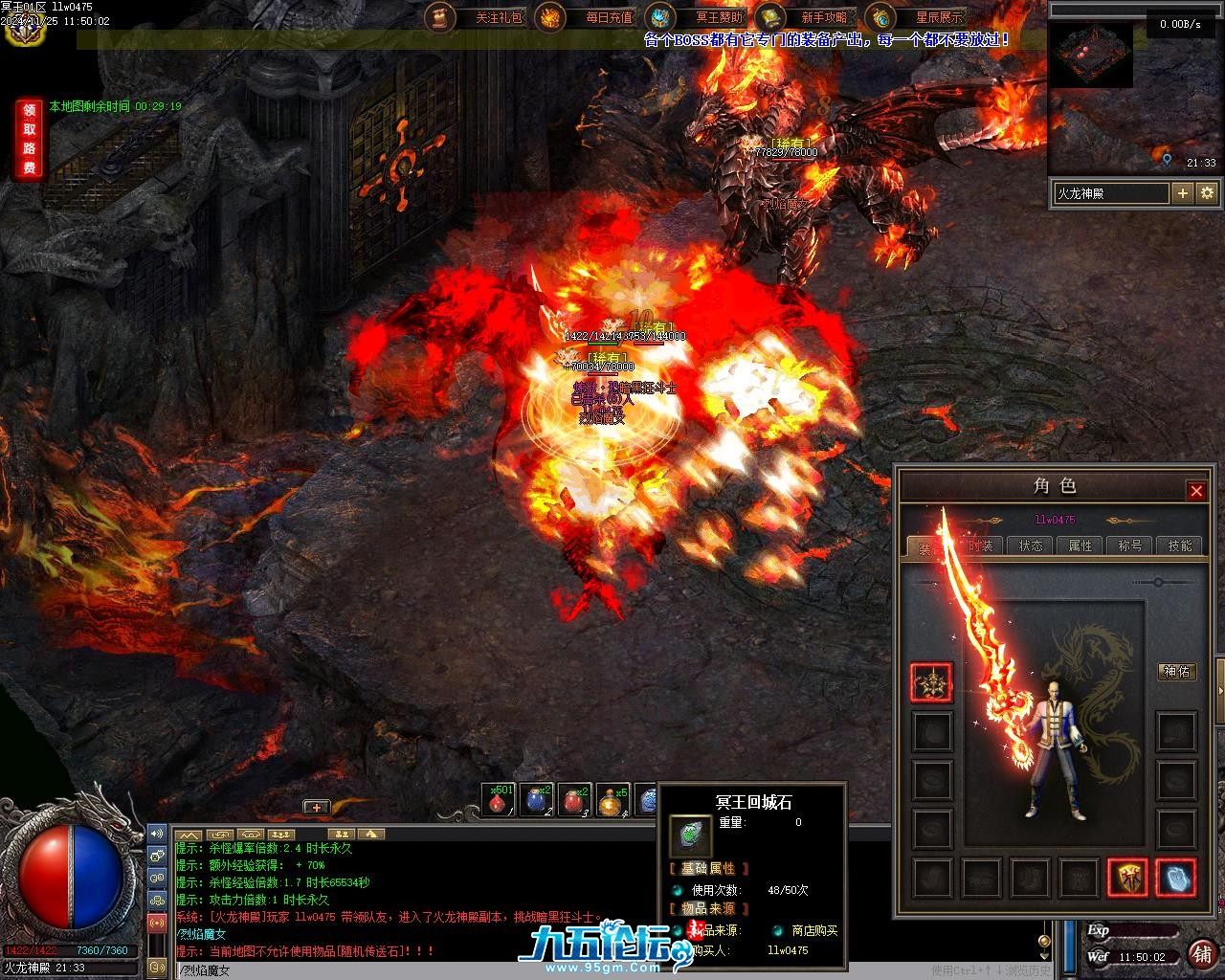Image resolution: width=1225 pixels, height=980 pixels.
Task: Open the 技能 skills tab
Action: coord(1180,546)
